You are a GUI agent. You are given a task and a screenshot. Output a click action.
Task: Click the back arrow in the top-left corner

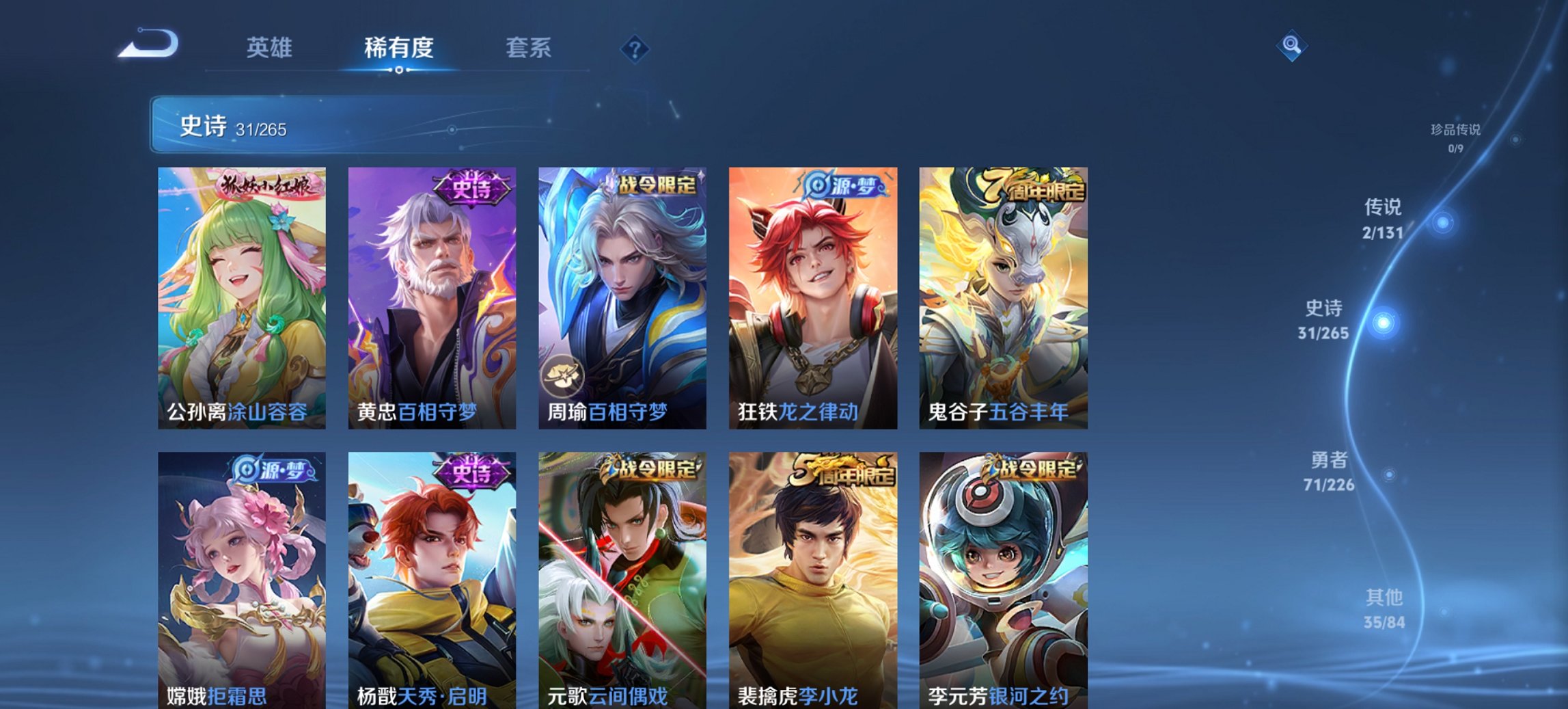click(x=149, y=44)
